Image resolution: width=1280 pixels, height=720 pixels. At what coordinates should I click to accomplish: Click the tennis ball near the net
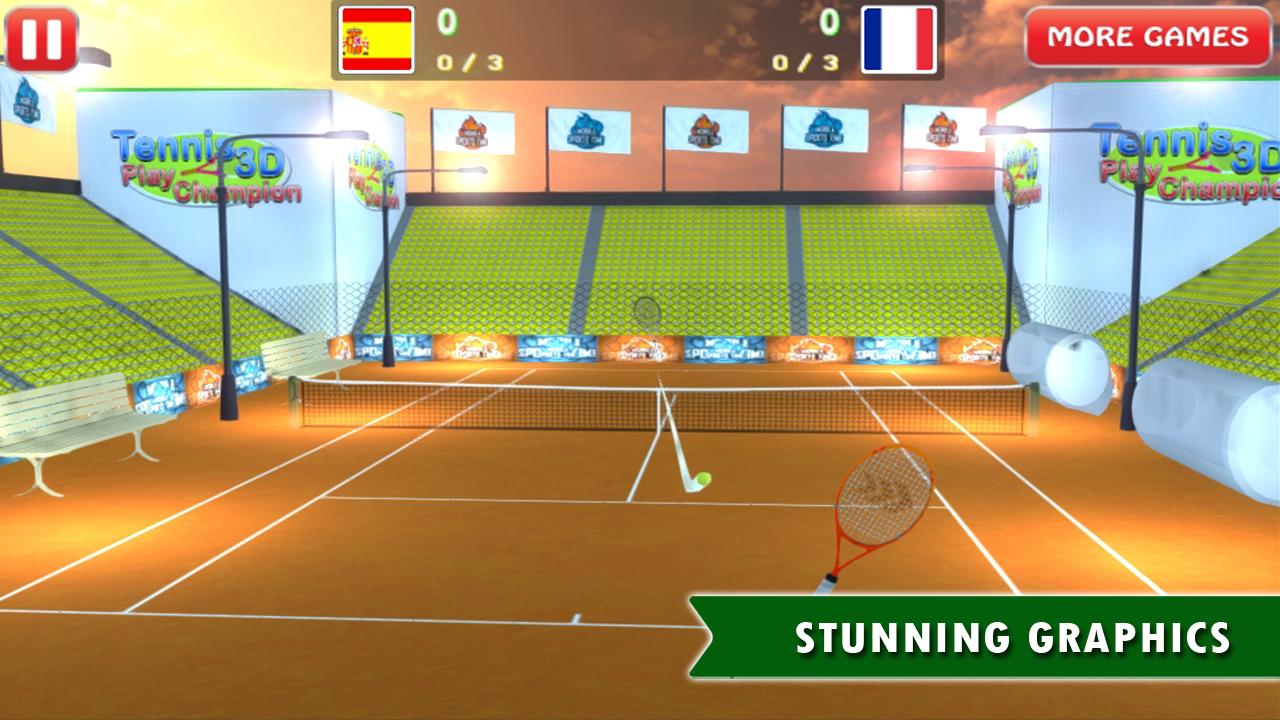[703, 478]
